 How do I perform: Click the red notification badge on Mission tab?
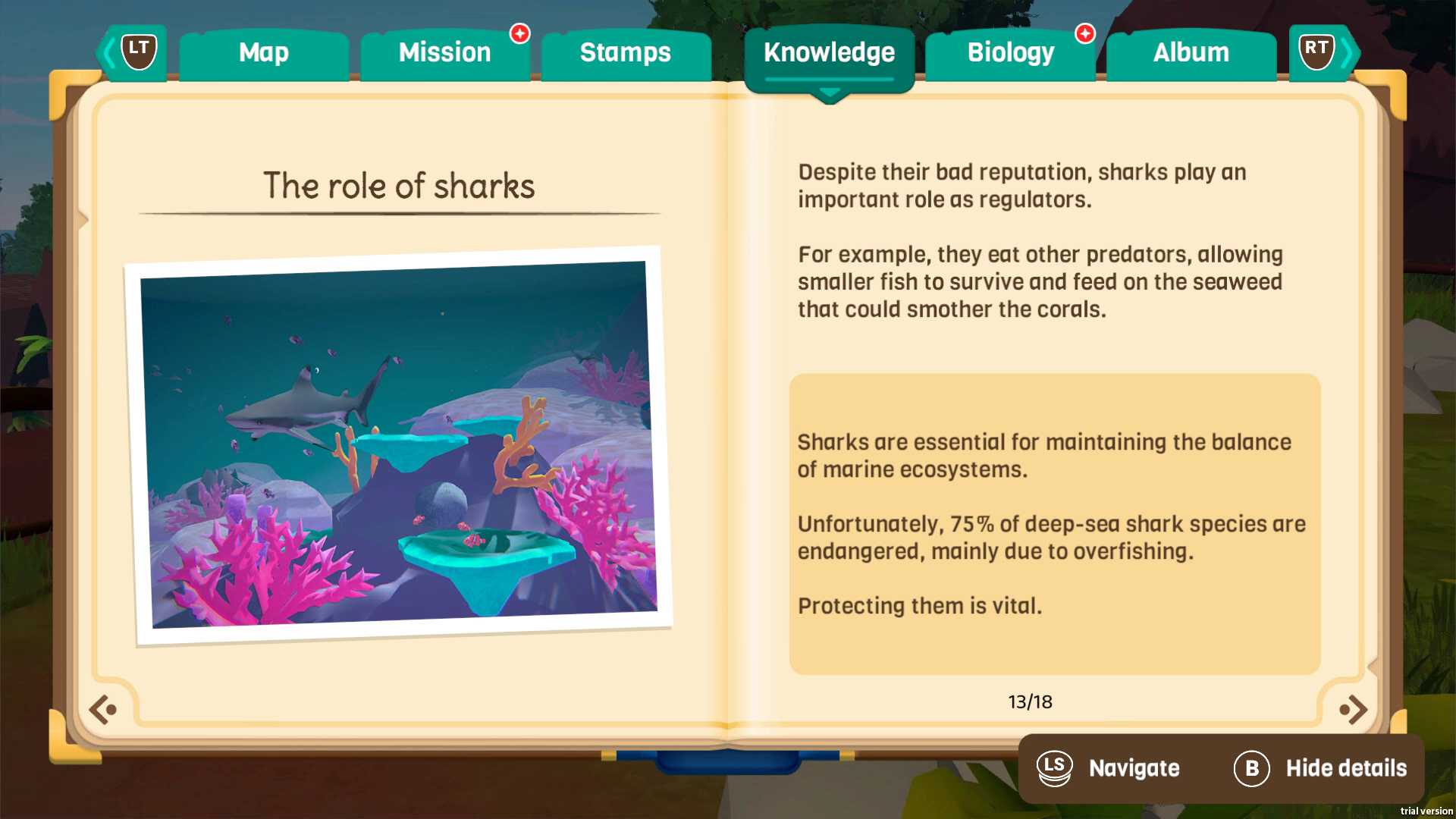coord(519,33)
